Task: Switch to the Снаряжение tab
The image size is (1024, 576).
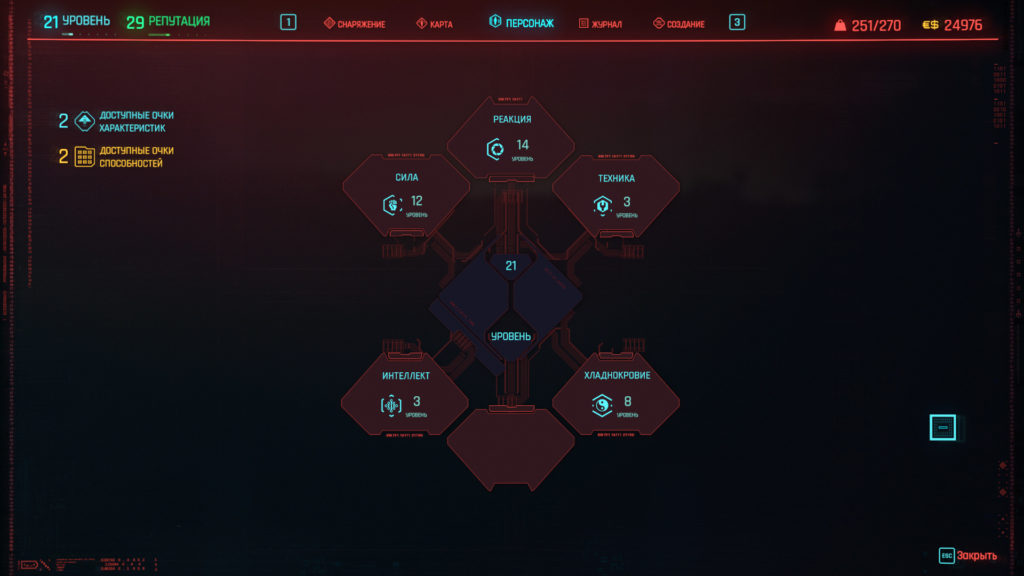Action: point(354,23)
